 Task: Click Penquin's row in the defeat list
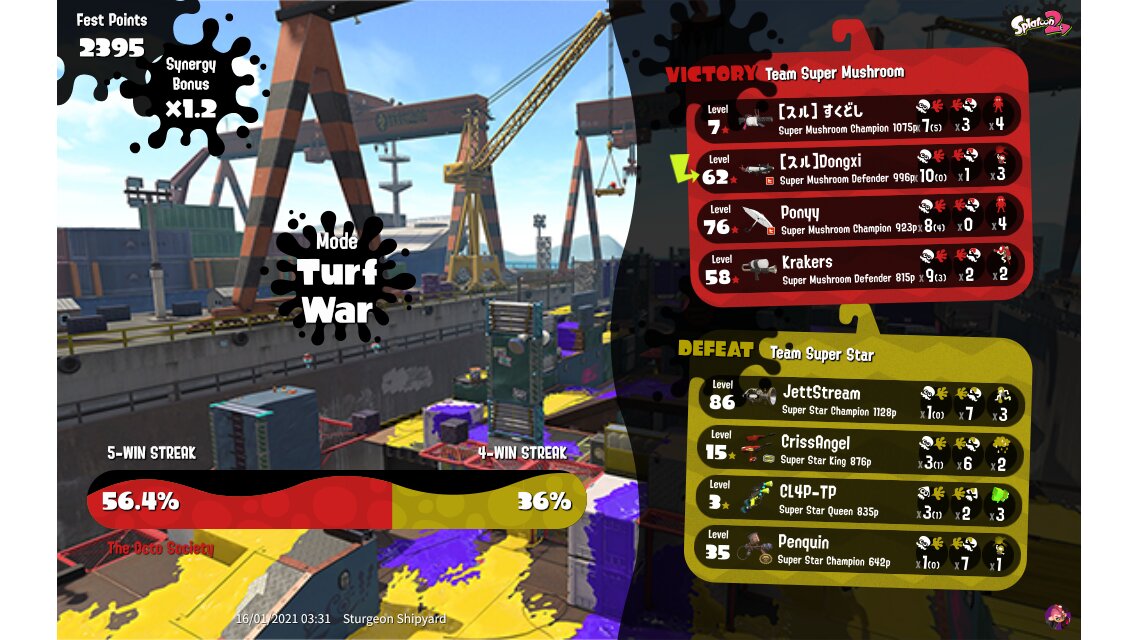click(x=860, y=550)
